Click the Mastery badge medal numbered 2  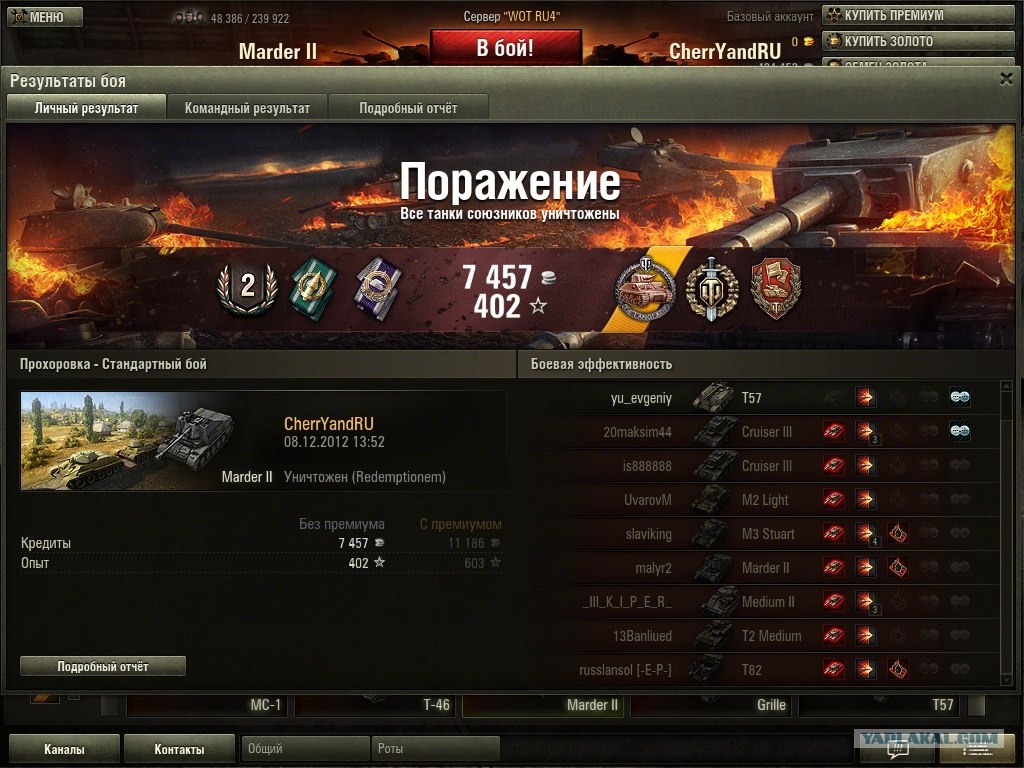(x=246, y=287)
